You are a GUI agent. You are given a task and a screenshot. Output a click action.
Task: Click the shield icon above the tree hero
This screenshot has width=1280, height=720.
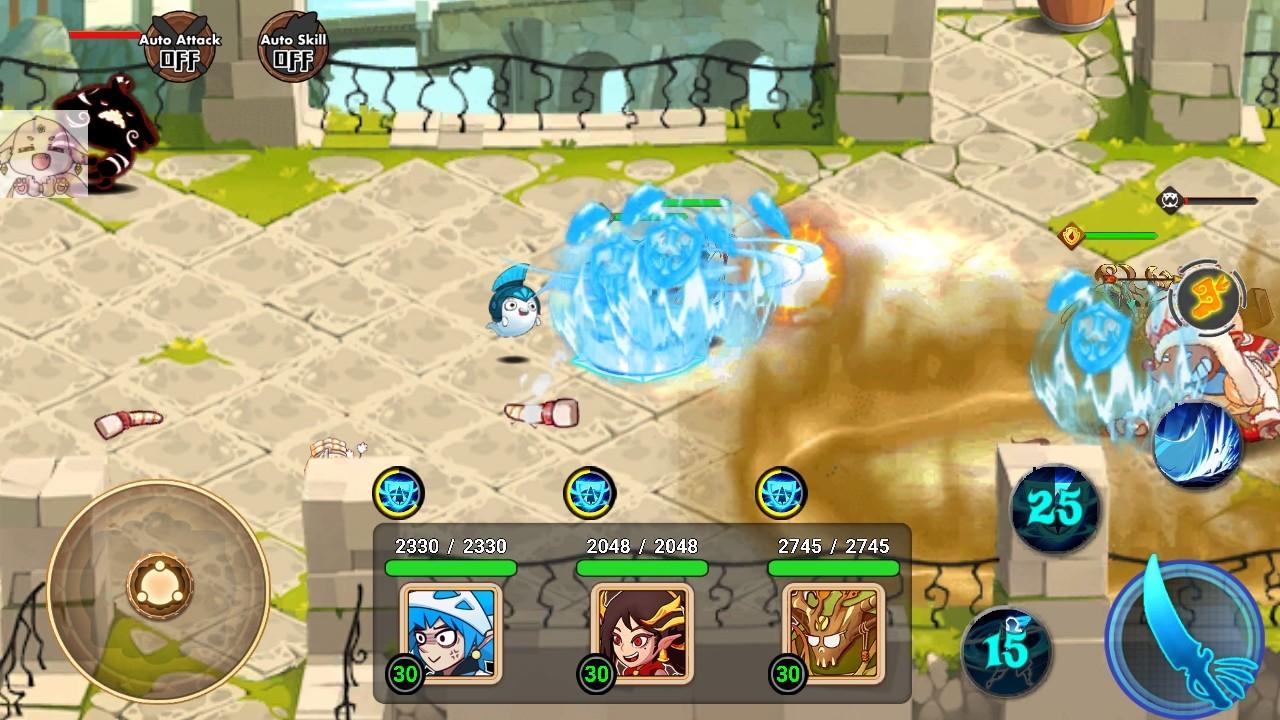click(x=781, y=490)
